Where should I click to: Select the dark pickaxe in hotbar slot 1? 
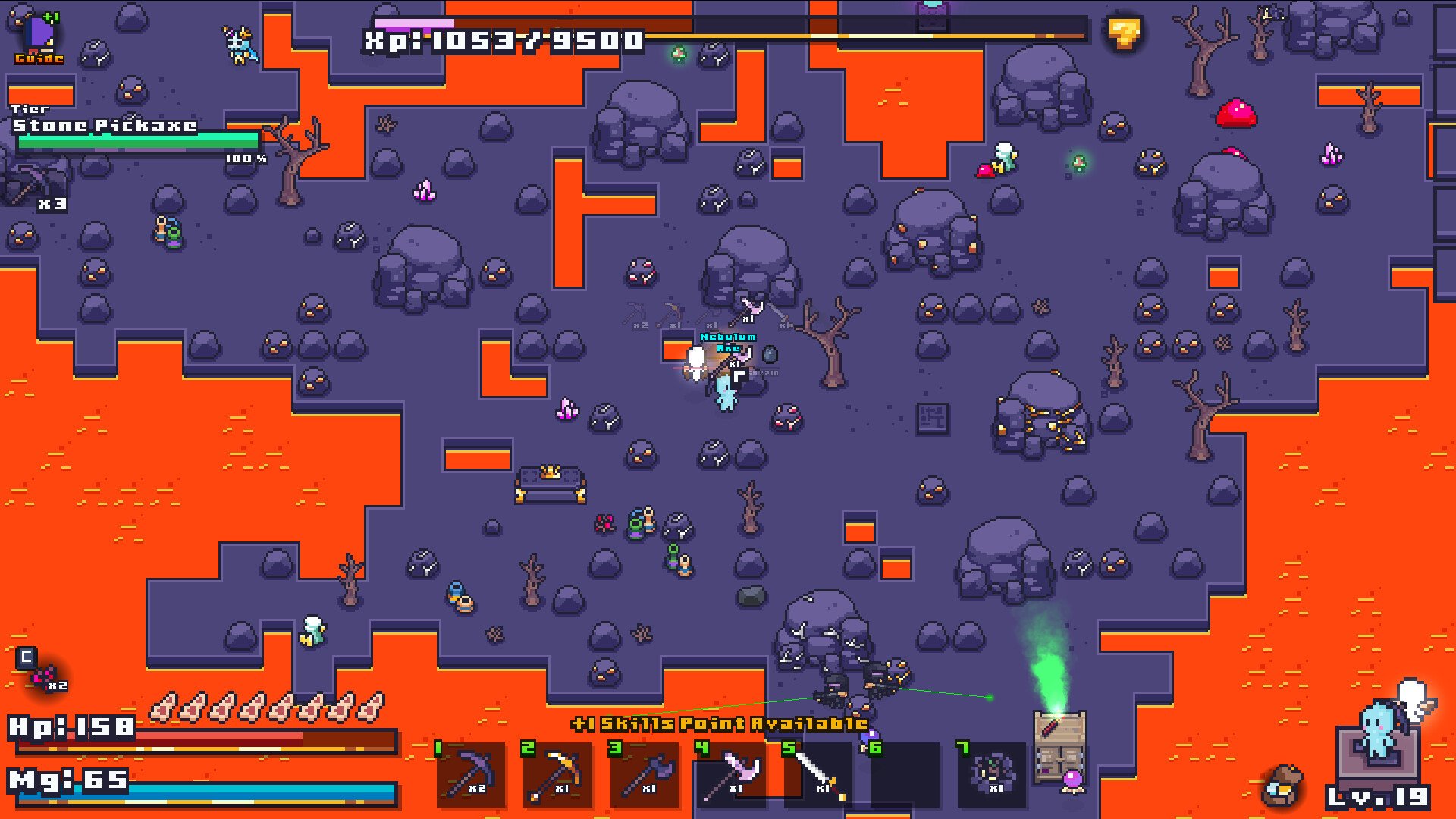pyautogui.click(x=472, y=774)
